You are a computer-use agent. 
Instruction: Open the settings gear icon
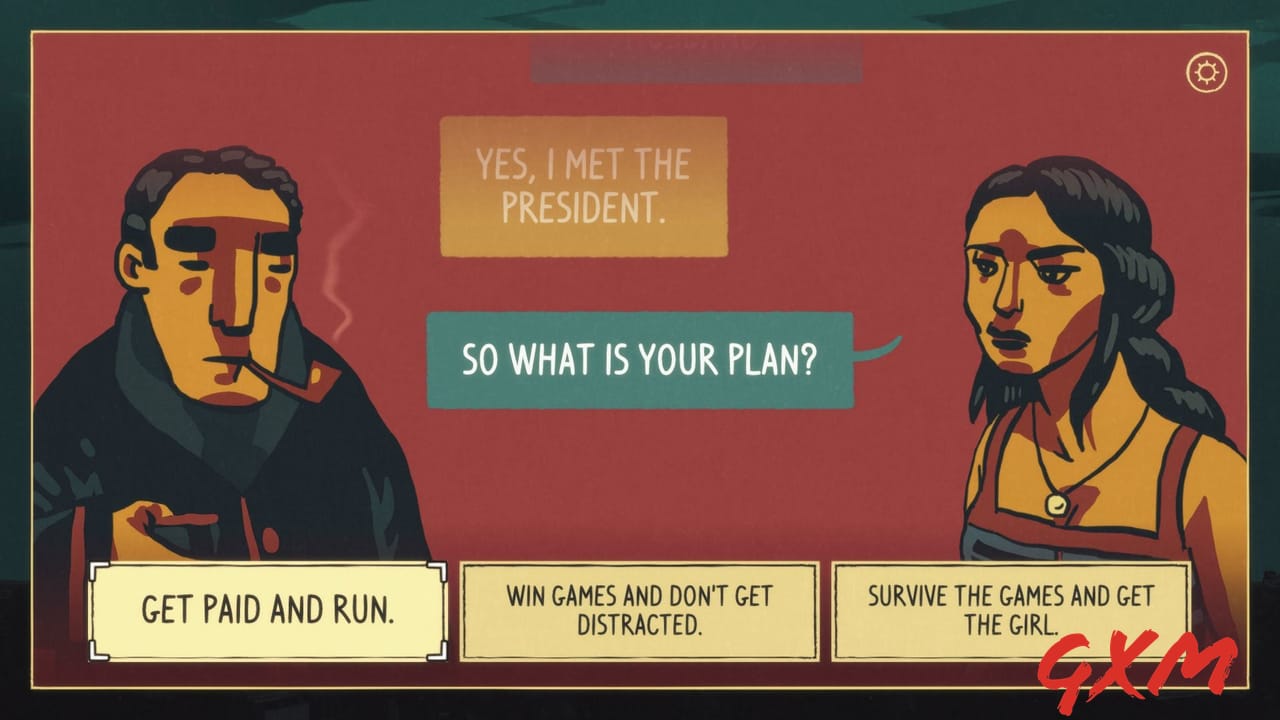click(1207, 71)
